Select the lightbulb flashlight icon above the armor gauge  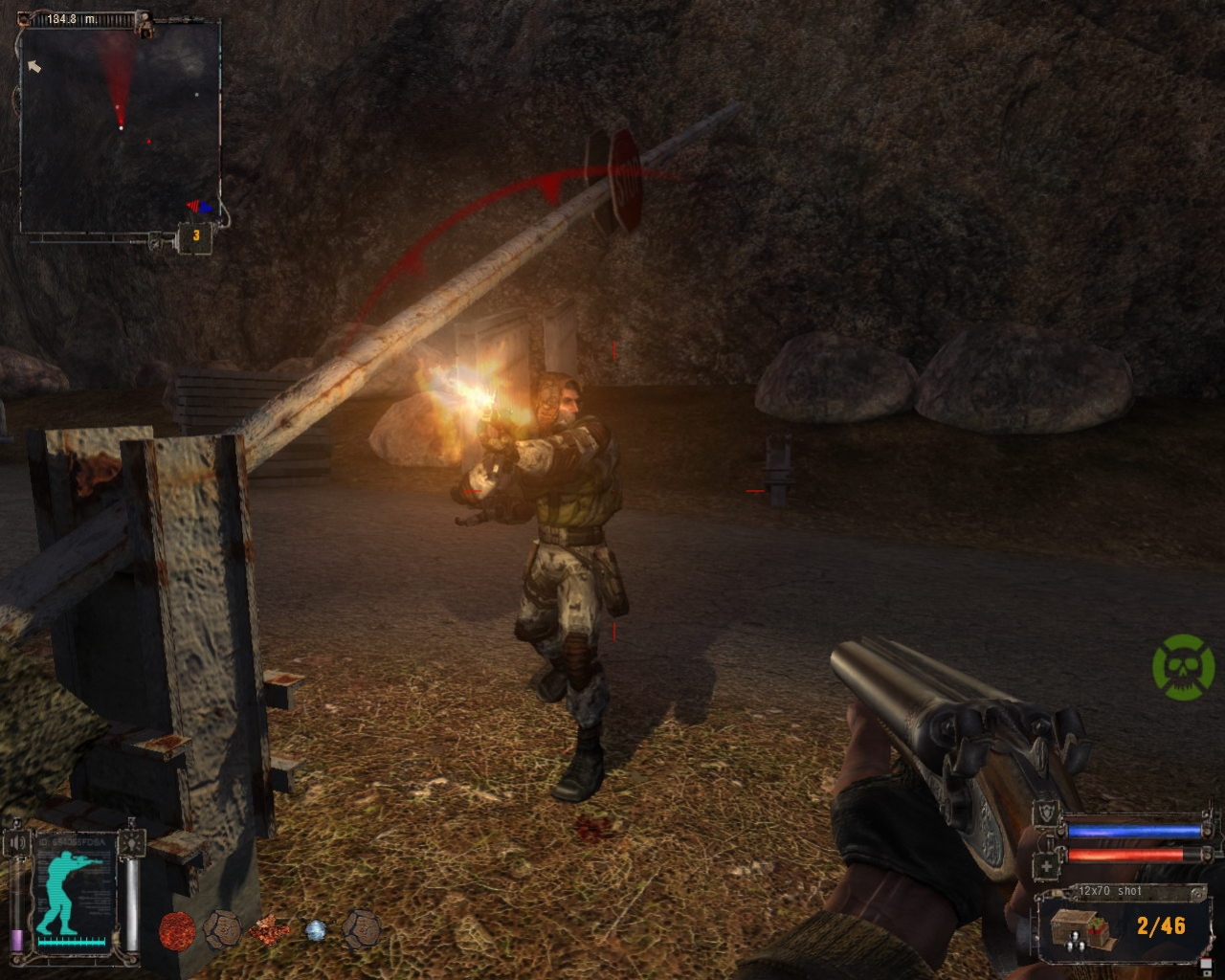pyautogui.click(x=132, y=844)
